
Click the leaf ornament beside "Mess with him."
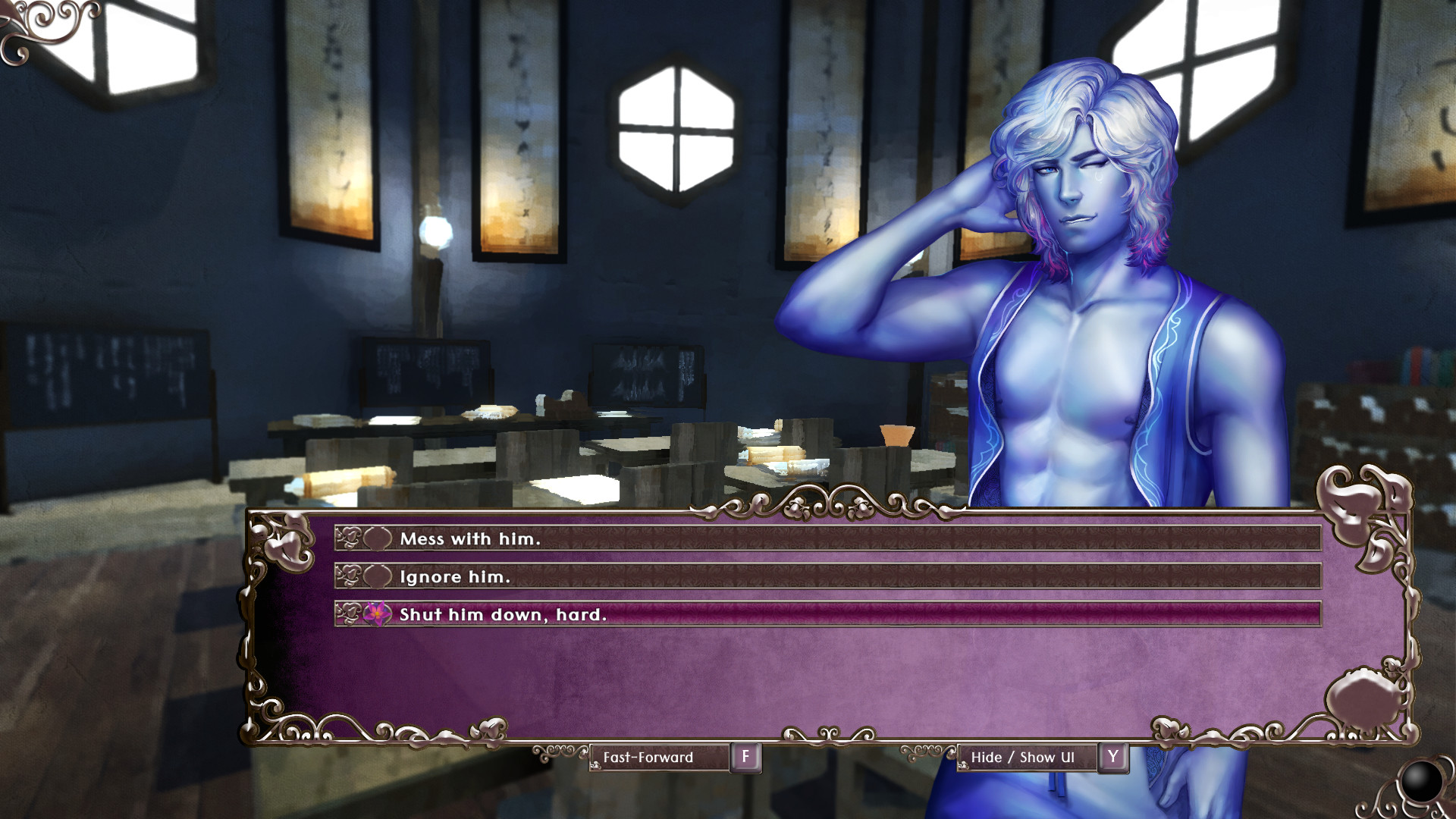[351, 538]
